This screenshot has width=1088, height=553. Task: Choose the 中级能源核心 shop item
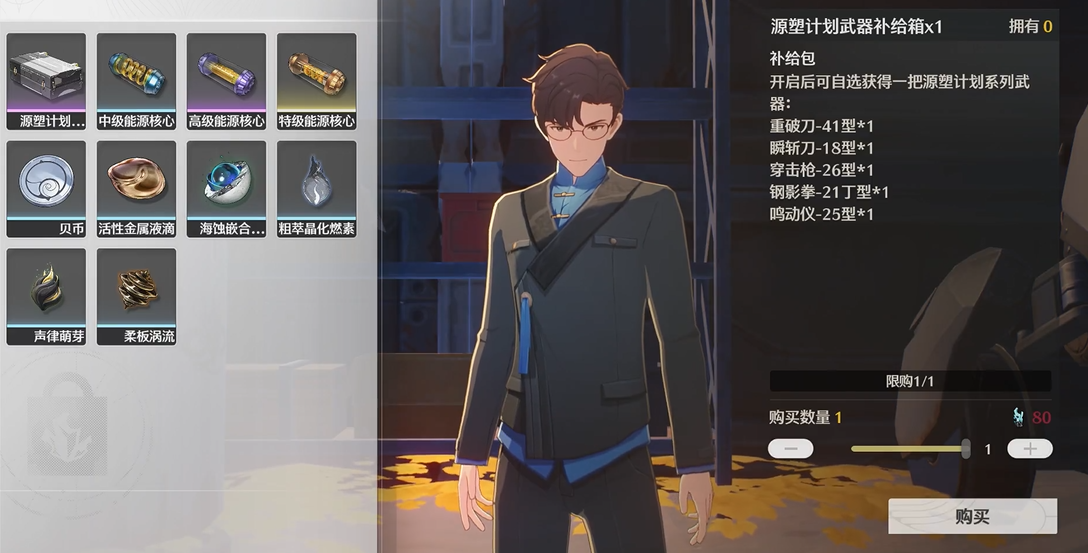(x=136, y=81)
